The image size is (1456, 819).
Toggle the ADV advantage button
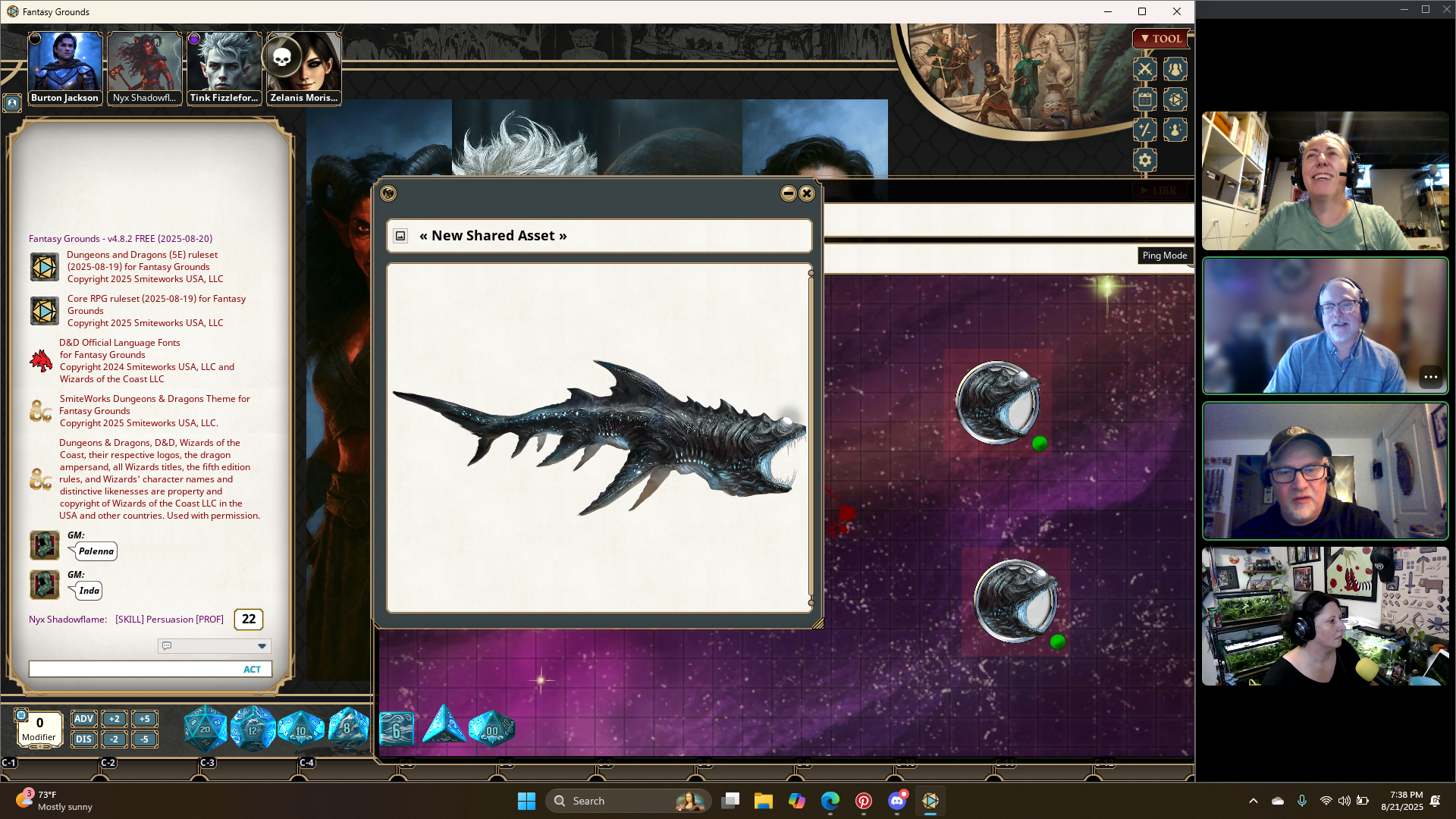[83, 719]
